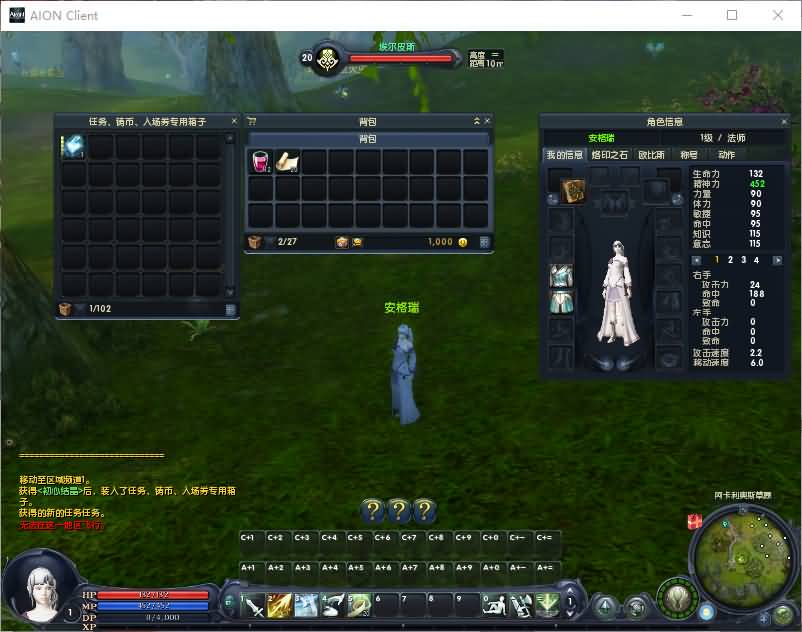Close the quest and coin box window
The image size is (802, 632).
coord(234,121)
